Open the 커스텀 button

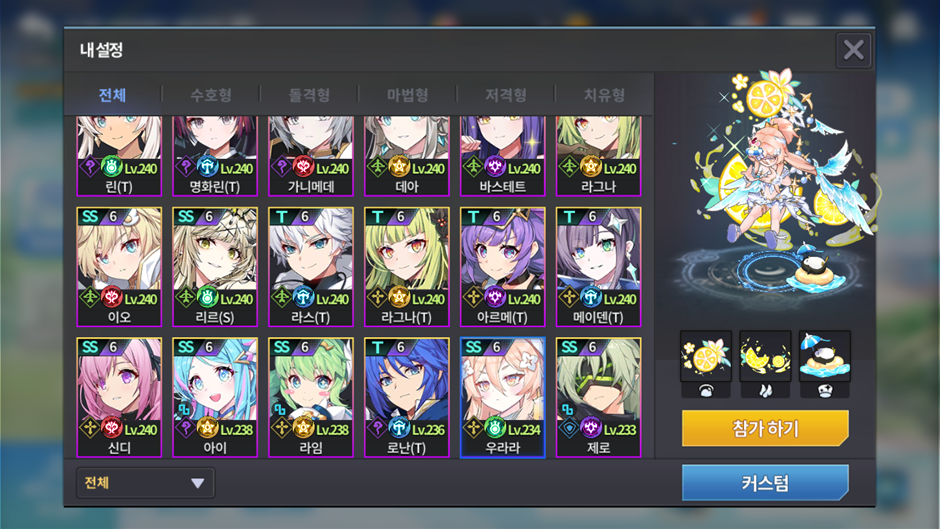pos(765,483)
